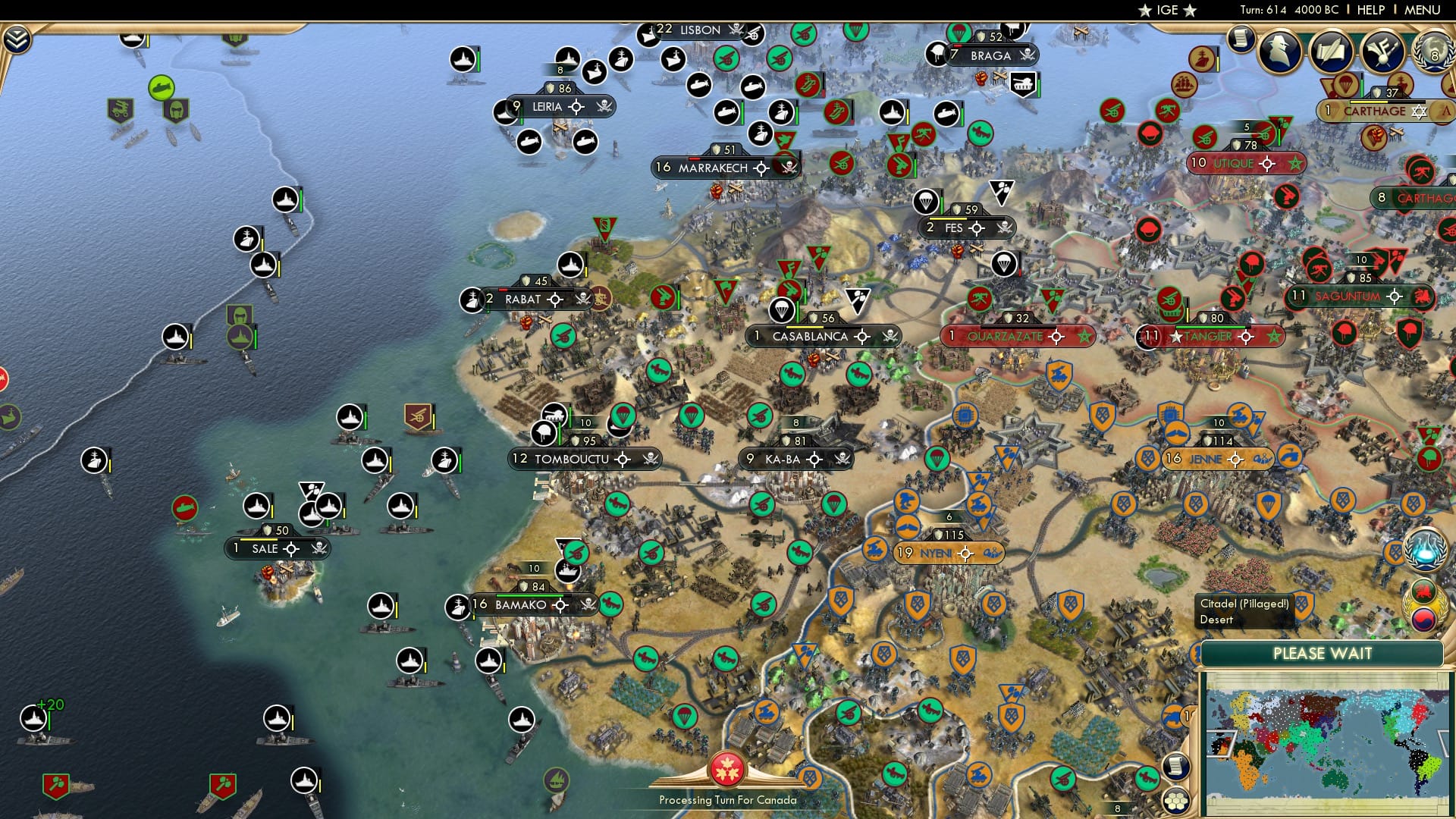Toggle strategic view with the hexagon minimap button
Image resolution: width=1456 pixels, height=819 pixels.
pos(1175,800)
